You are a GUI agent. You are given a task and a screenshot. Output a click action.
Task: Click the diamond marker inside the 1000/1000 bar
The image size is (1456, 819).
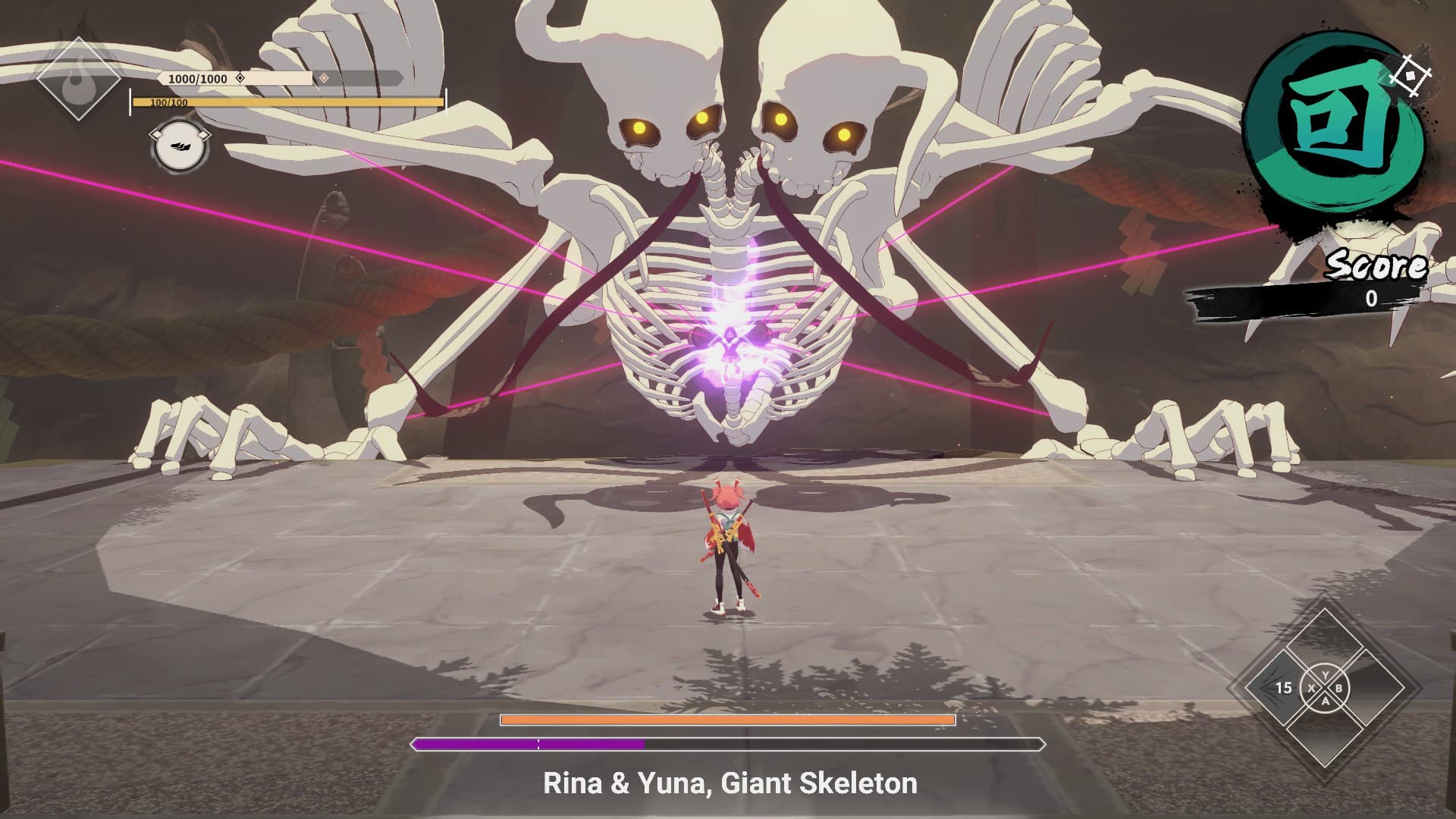(x=240, y=78)
